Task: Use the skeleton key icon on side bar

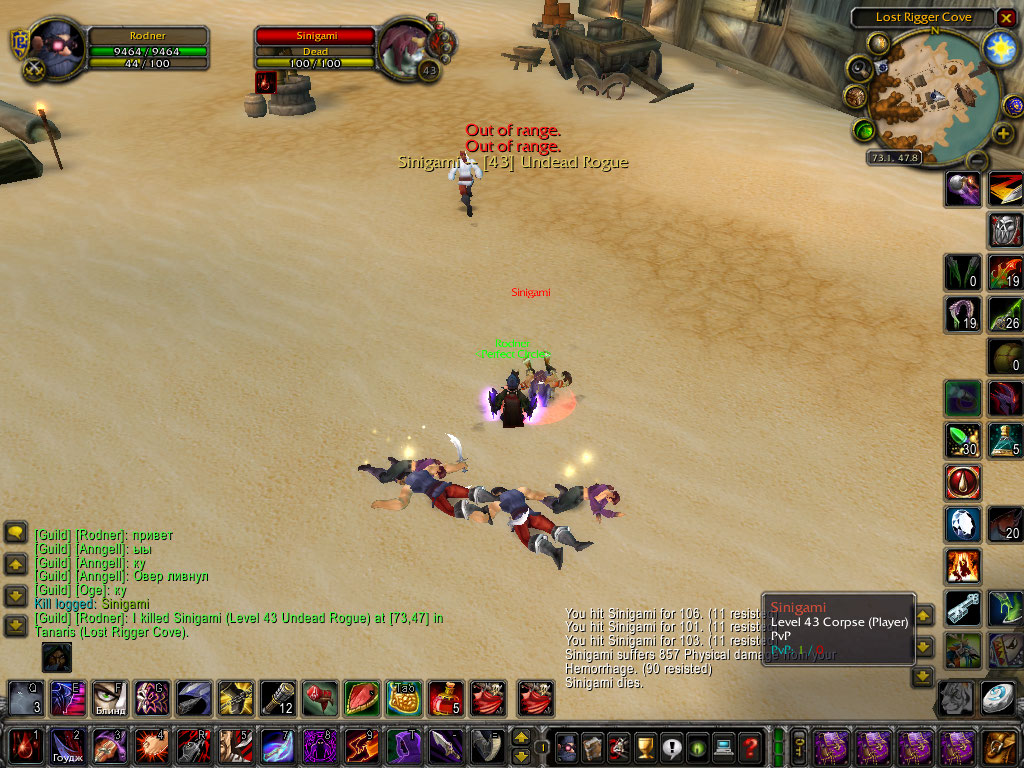Action: click(963, 608)
